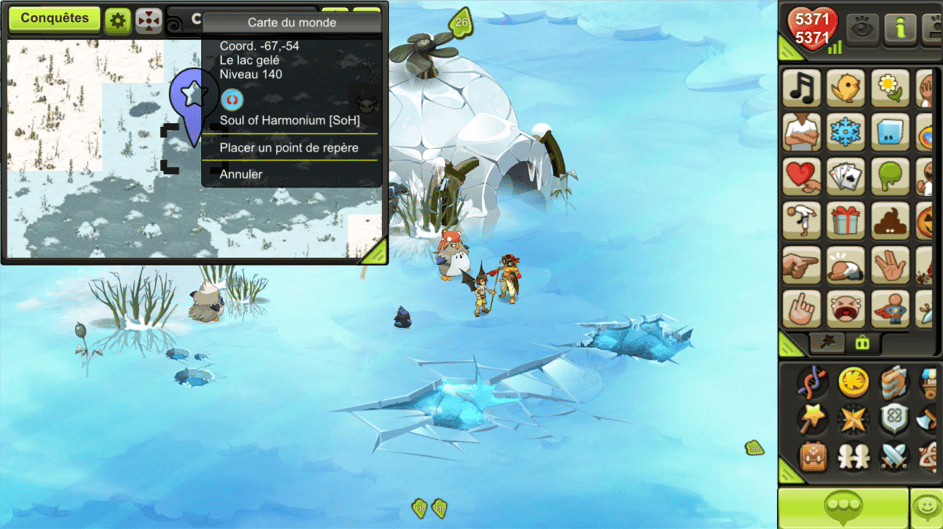Select "Annuler" in the map menu

click(x=241, y=175)
